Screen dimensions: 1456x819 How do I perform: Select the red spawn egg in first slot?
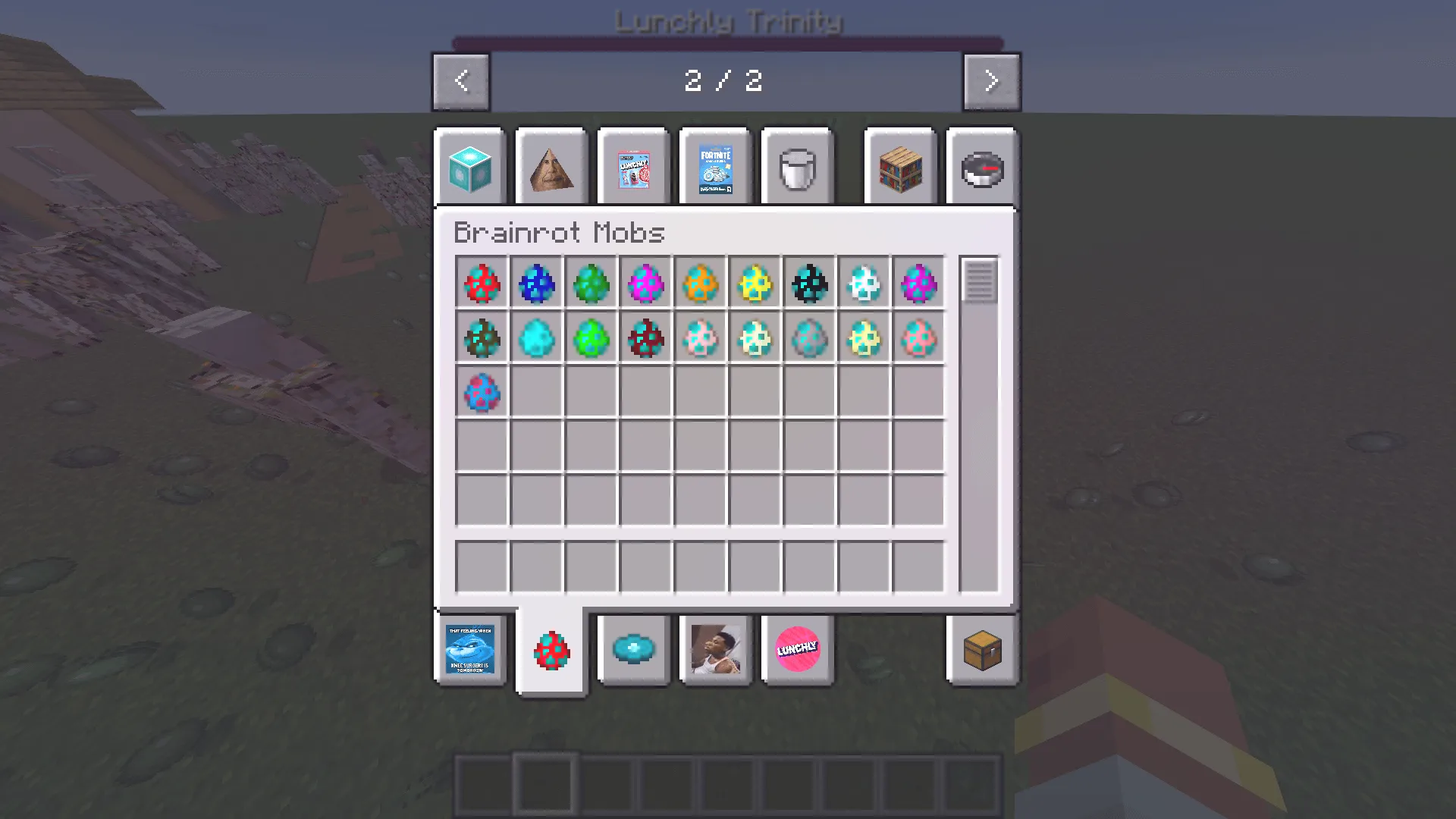[482, 284]
